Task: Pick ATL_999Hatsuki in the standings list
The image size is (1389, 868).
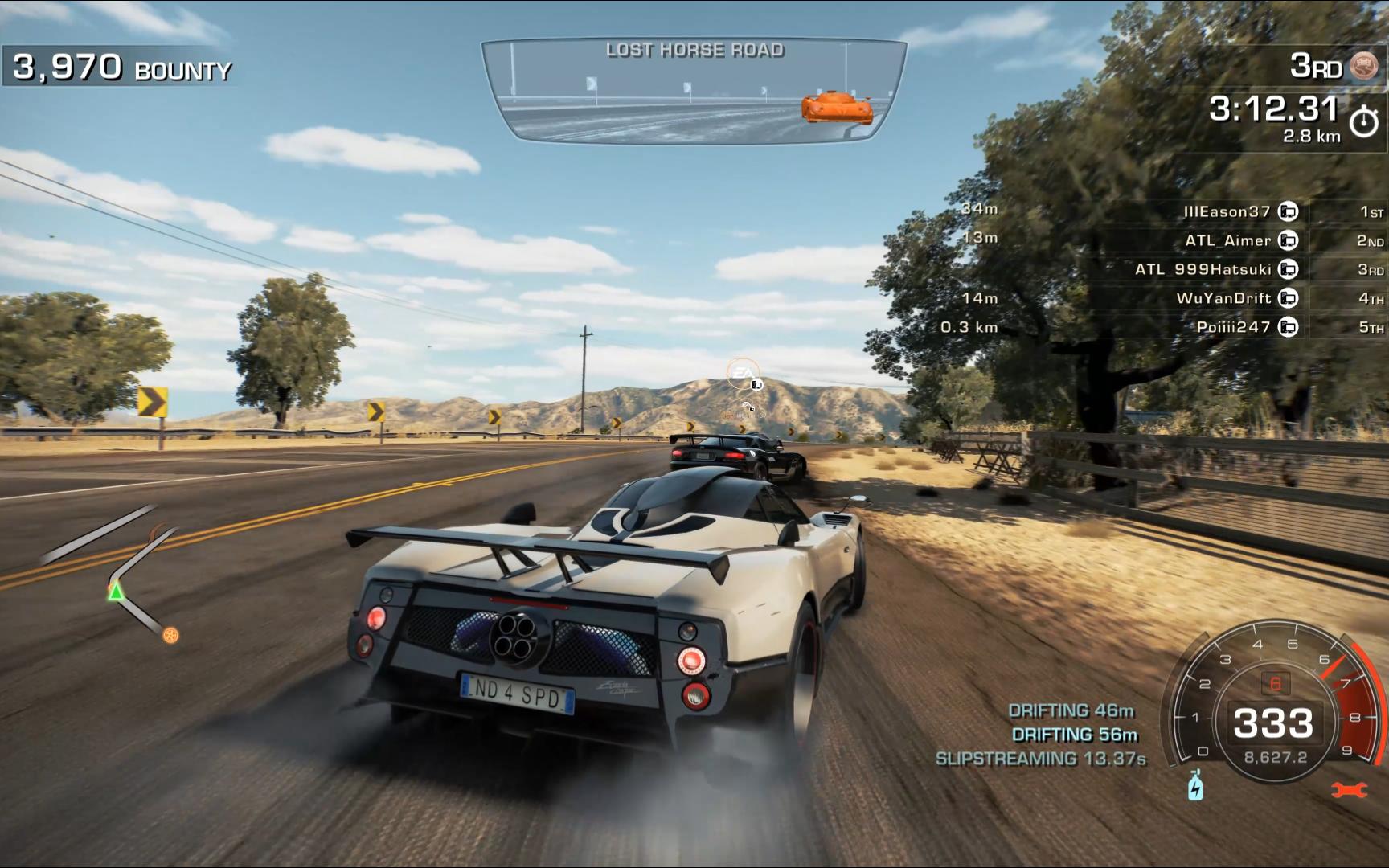Action: pyautogui.click(x=1203, y=269)
